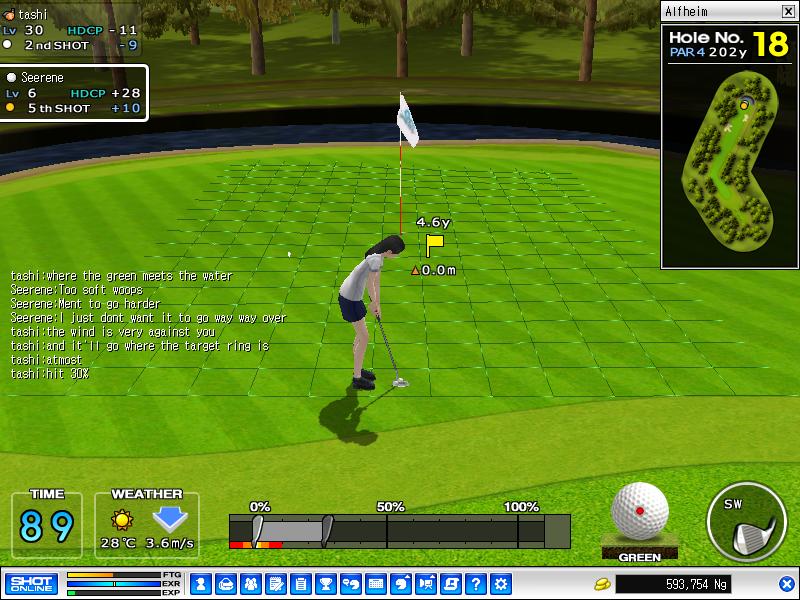Select tashi's player info row
800x600 pixels.
(x=70, y=30)
